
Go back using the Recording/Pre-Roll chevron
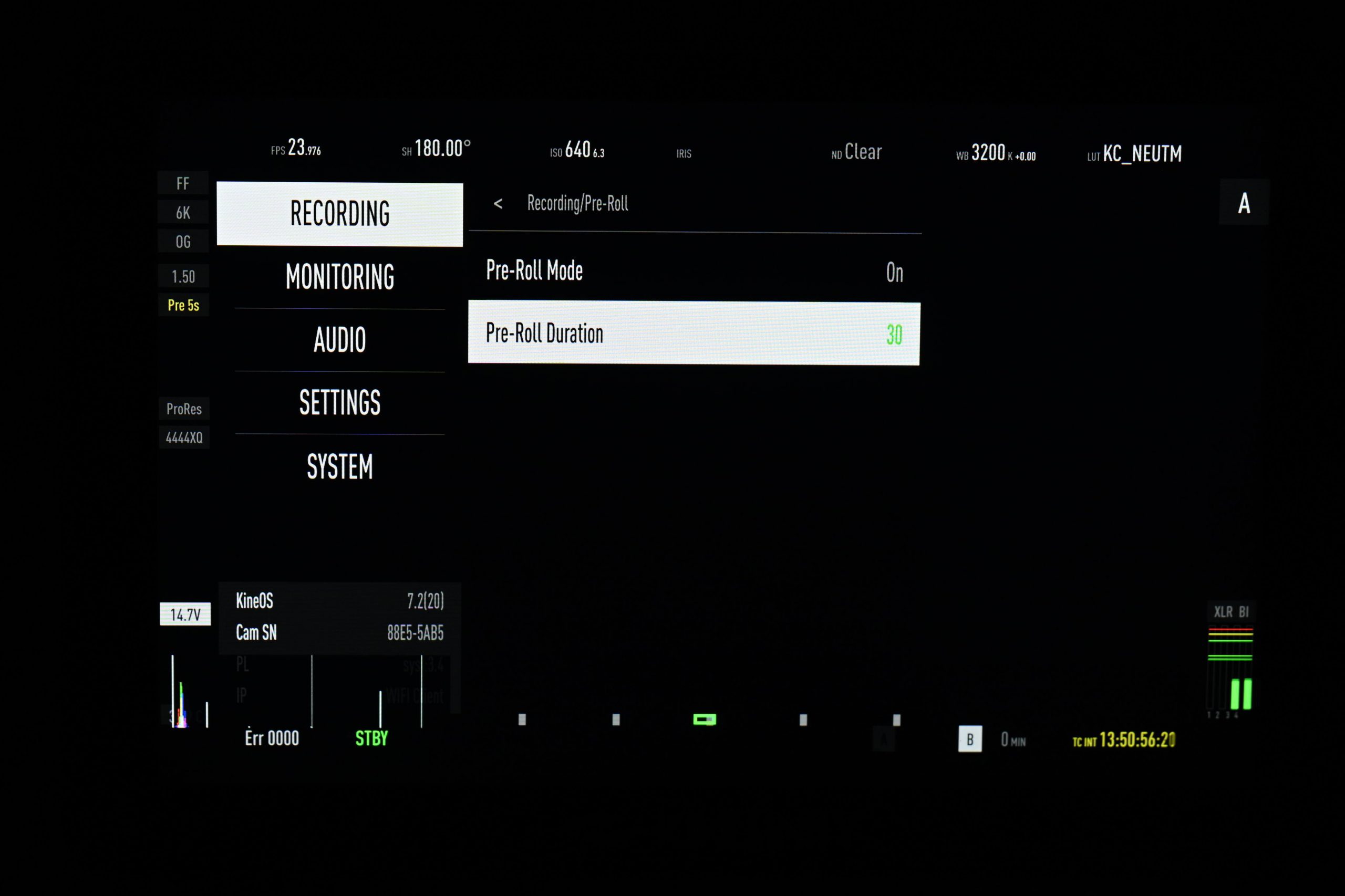499,204
